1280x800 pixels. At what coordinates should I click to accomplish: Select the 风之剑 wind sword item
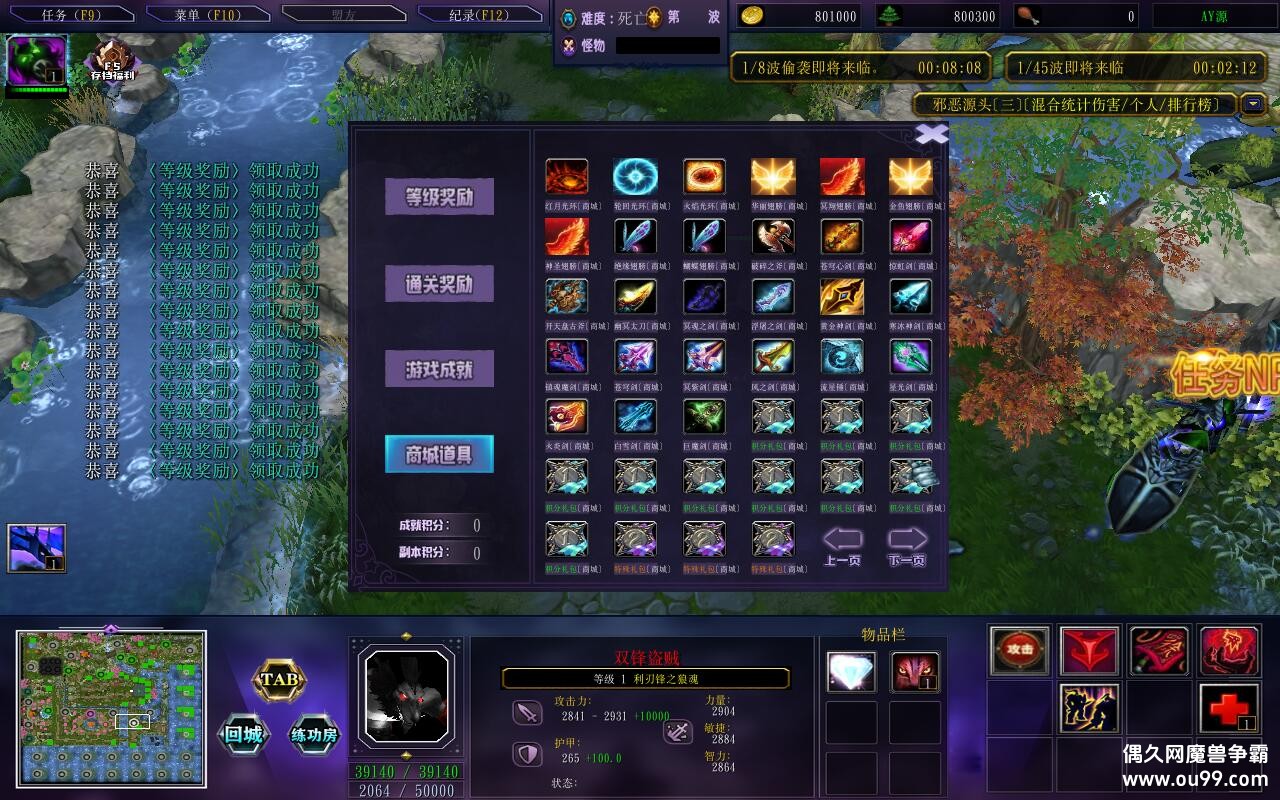[x=773, y=357]
